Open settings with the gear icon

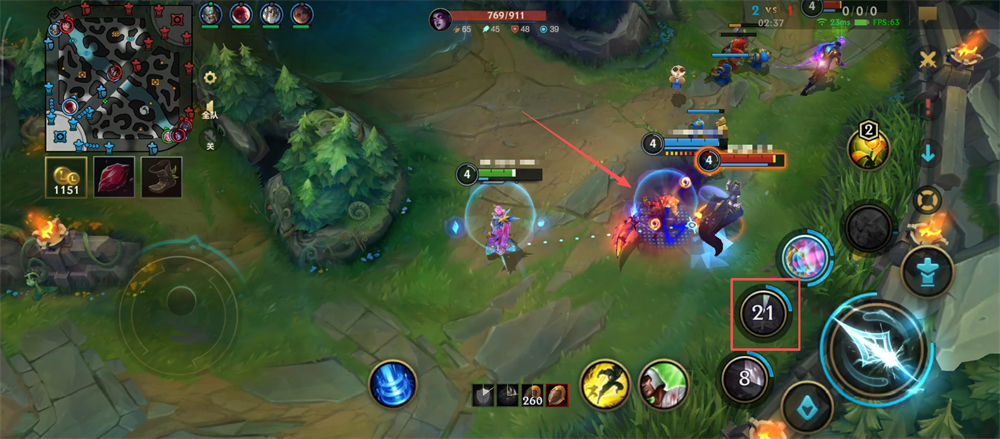click(x=210, y=77)
